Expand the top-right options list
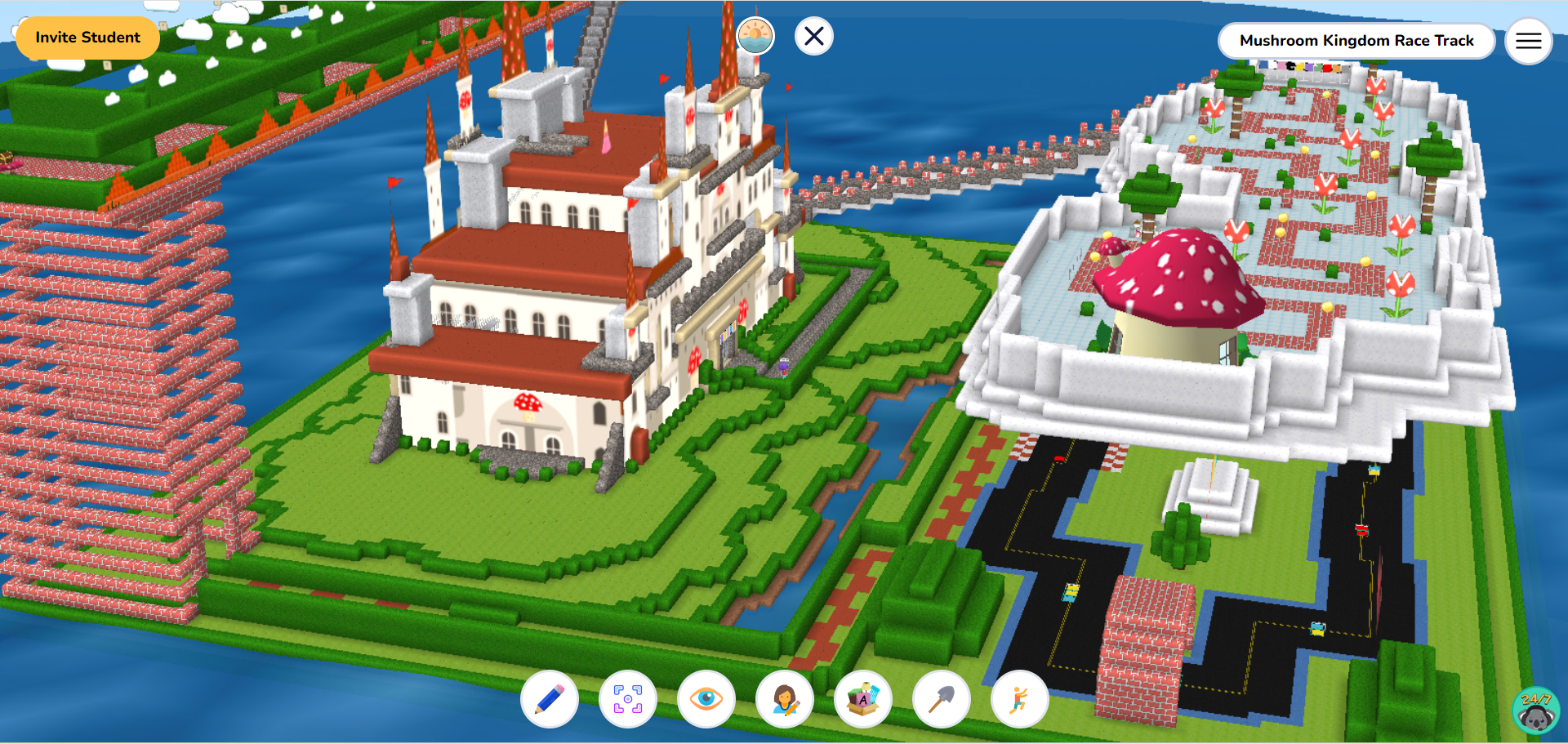 pos(1528,41)
